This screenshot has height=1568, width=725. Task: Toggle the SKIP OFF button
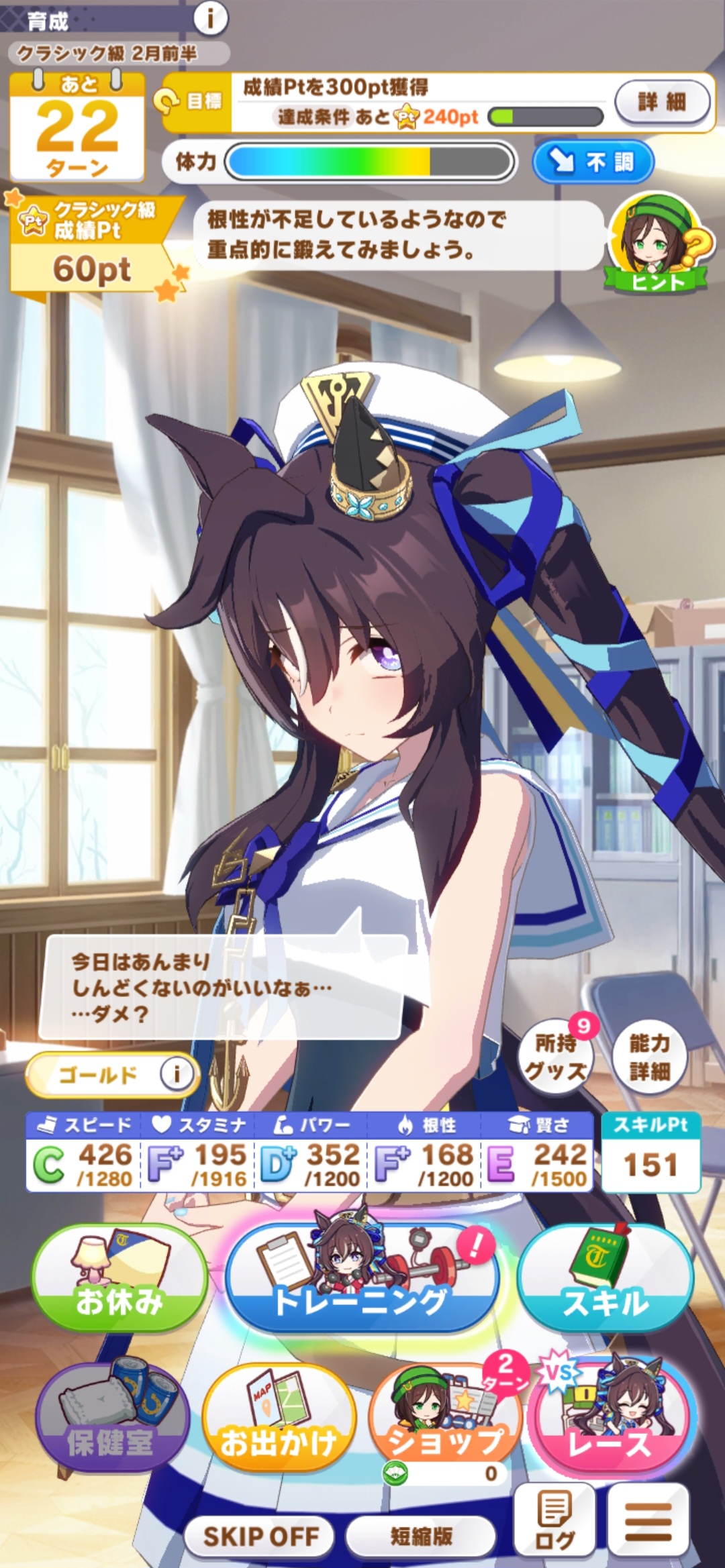pyautogui.click(x=260, y=1536)
